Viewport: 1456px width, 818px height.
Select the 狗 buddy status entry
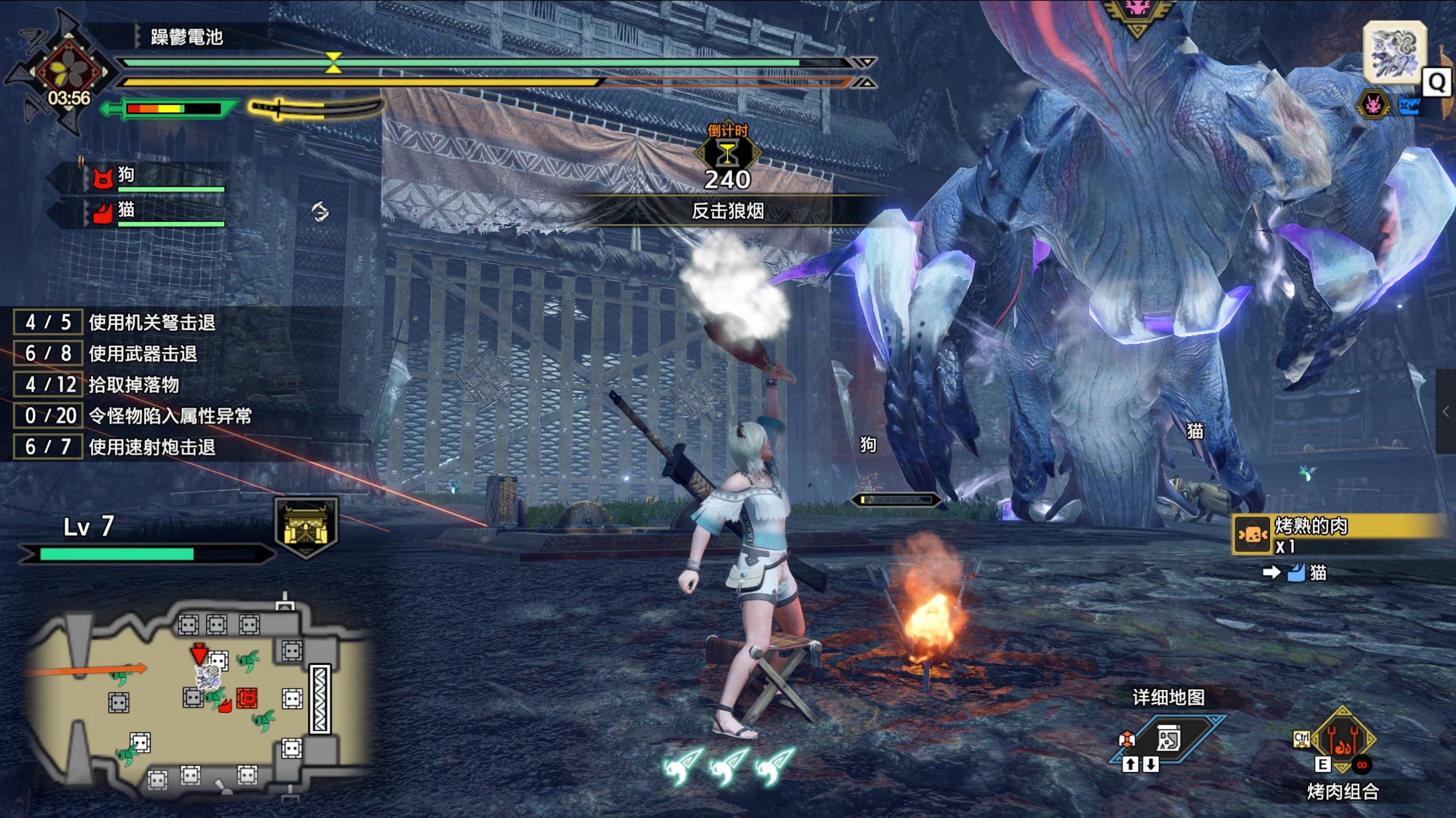[x=155, y=176]
